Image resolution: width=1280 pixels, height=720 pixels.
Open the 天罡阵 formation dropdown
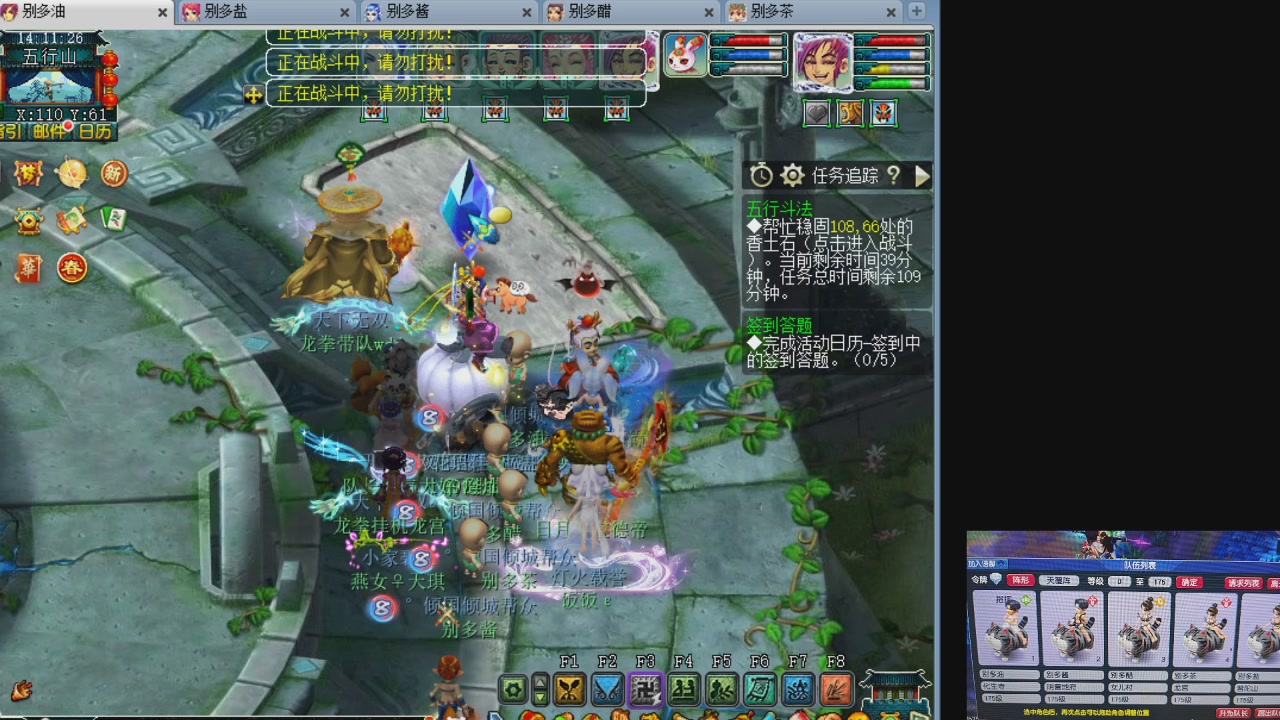coord(1059,581)
